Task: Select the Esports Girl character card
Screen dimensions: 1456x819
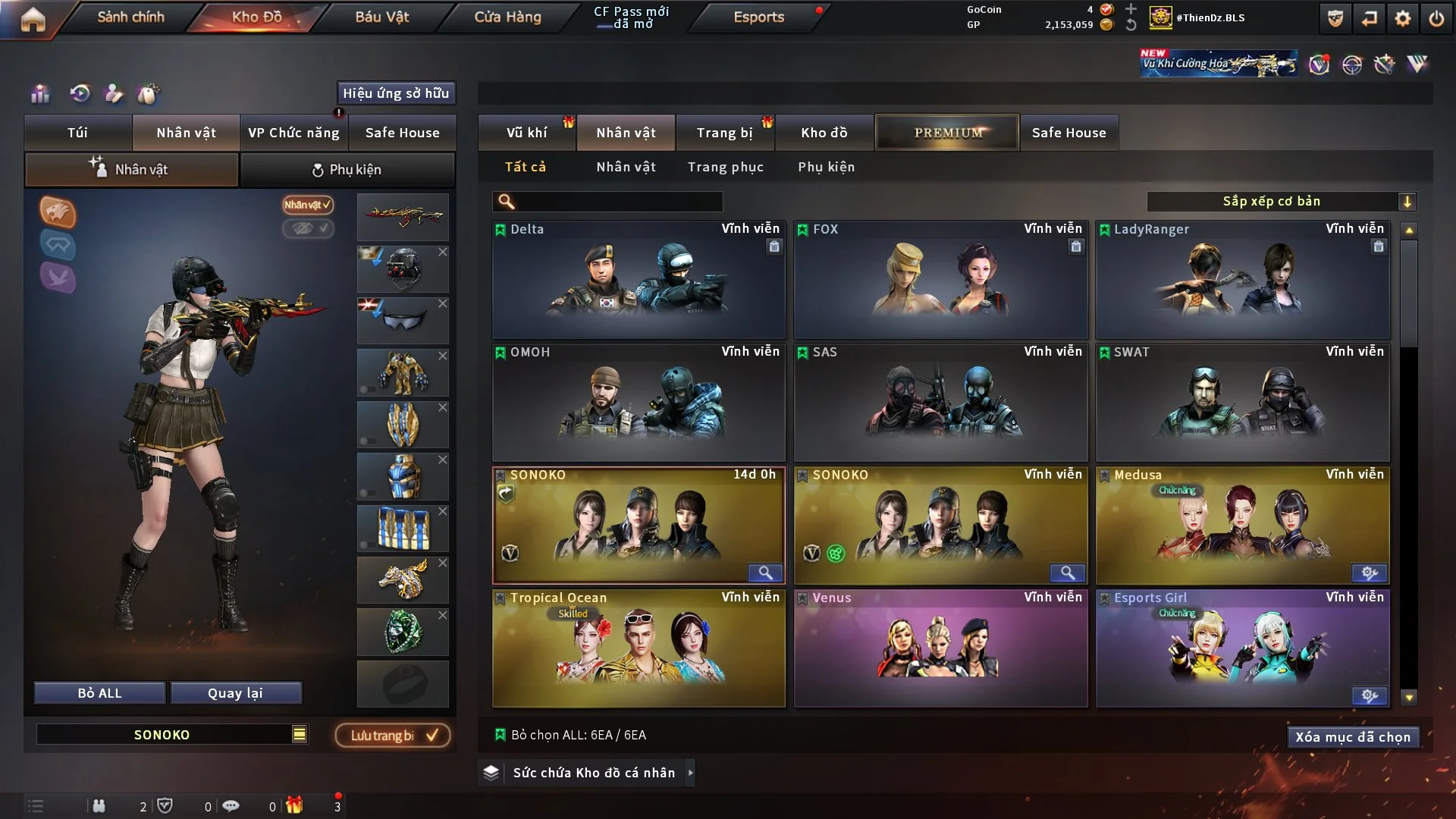Action: coord(1242,649)
